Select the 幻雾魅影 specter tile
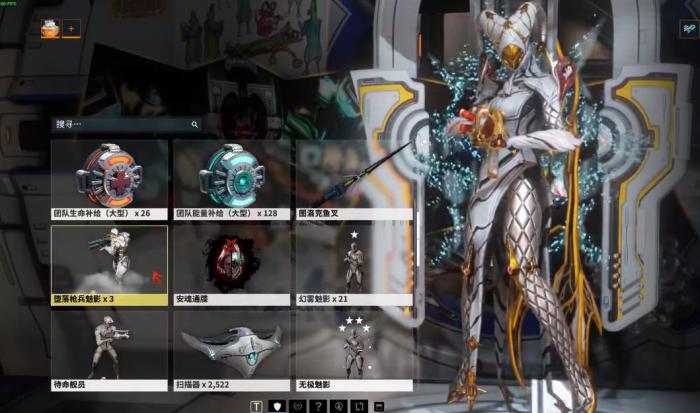Viewport: 700px width, 413px height. [x=354, y=263]
